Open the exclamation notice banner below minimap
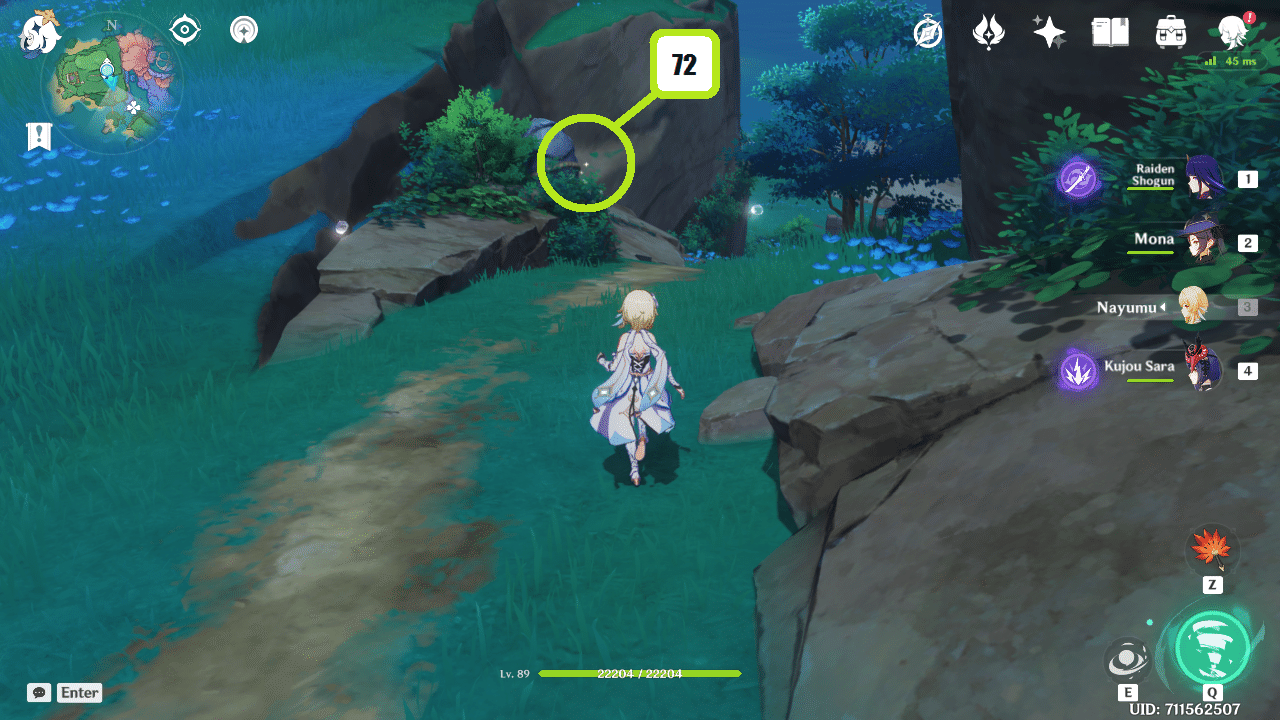Viewport: 1280px width, 720px height. point(38,137)
